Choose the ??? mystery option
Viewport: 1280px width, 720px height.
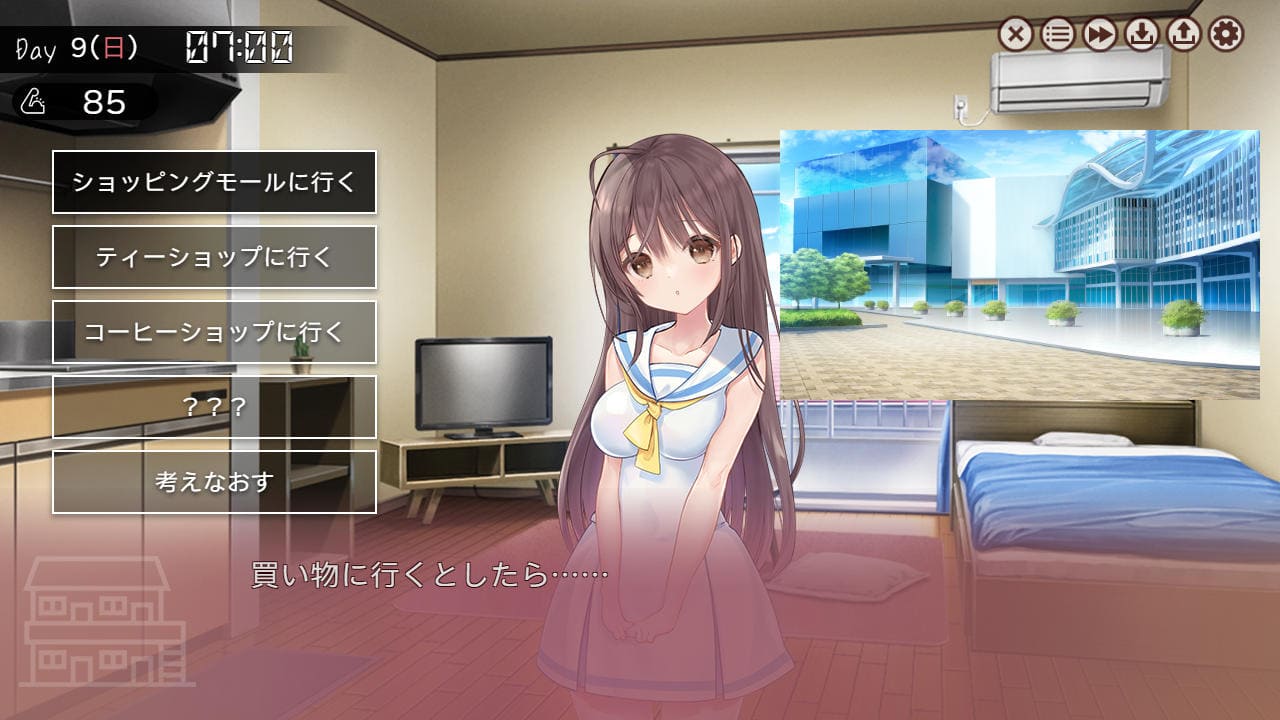[x=214, y=407]
